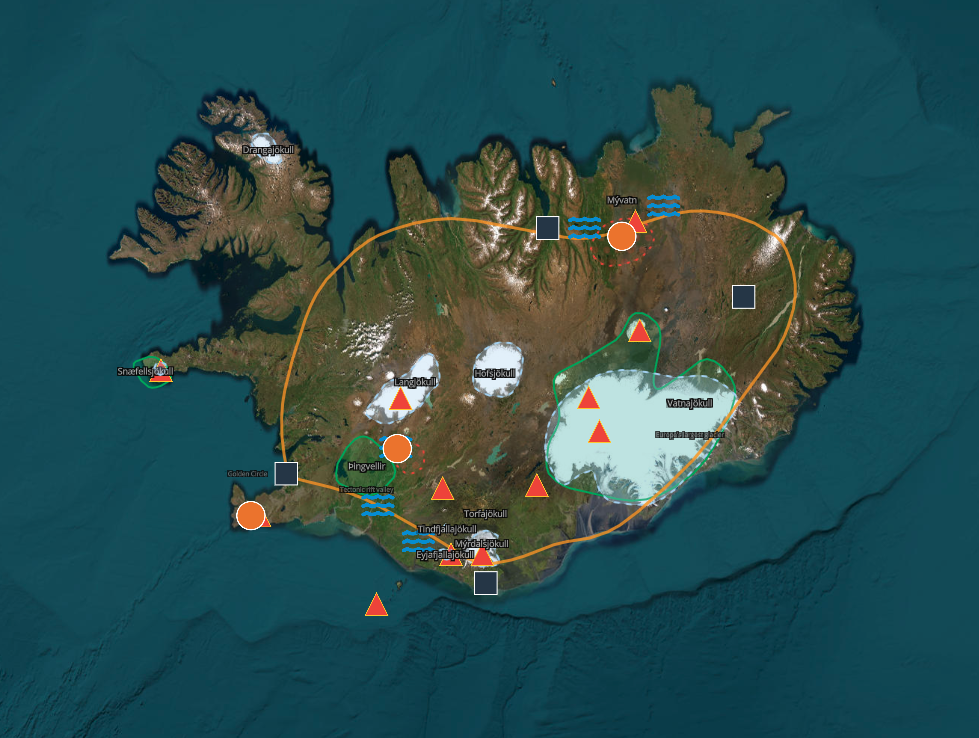The height and width of the screenshot is (738, 979).
Task: Choose the orange circle on the southwest peninsula
Action: 250,516
